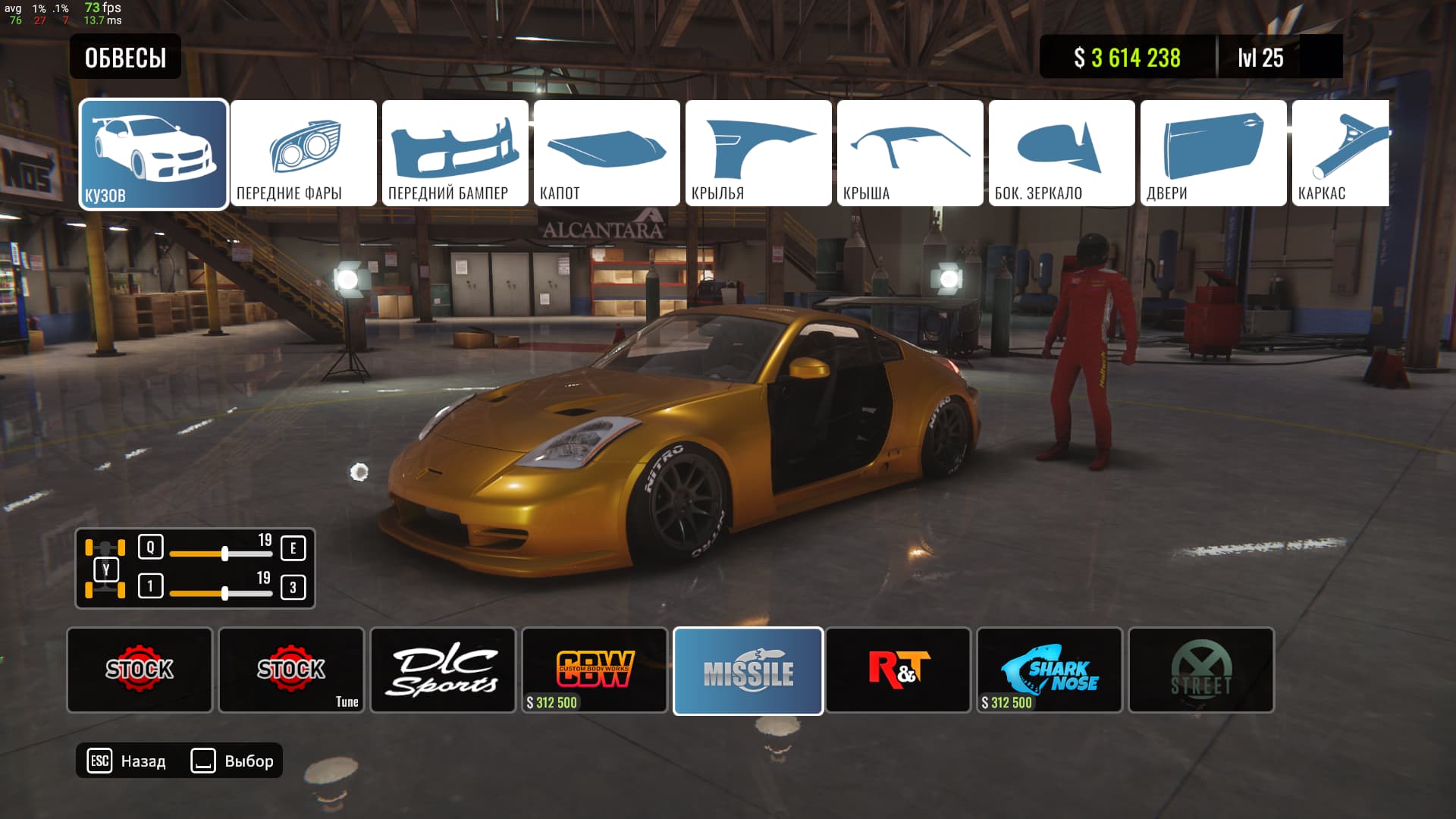Pick the DLC Sports body kit
Screen dimensions: 1456x819
(x=443, y=670)
